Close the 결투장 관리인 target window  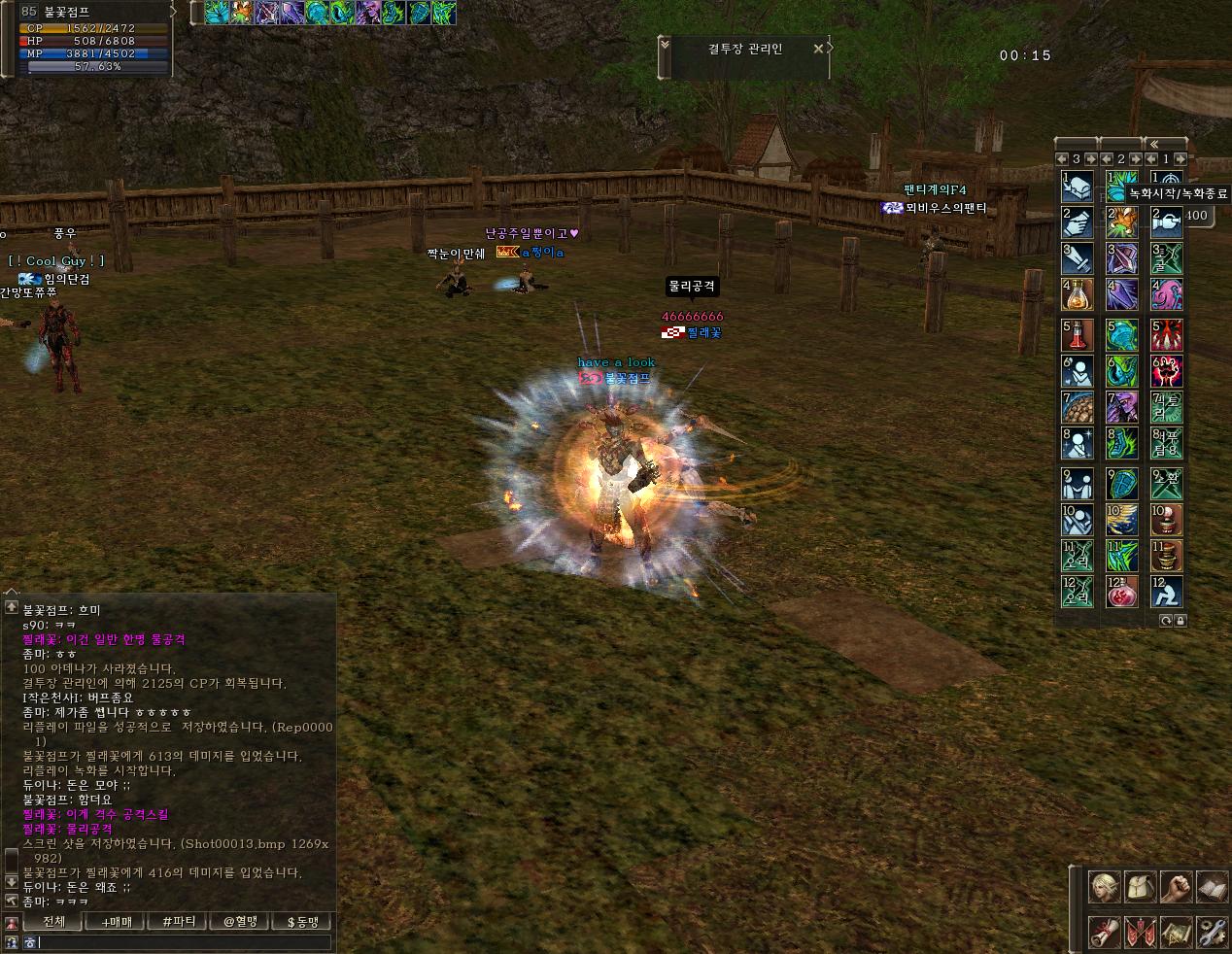point(818,48)
